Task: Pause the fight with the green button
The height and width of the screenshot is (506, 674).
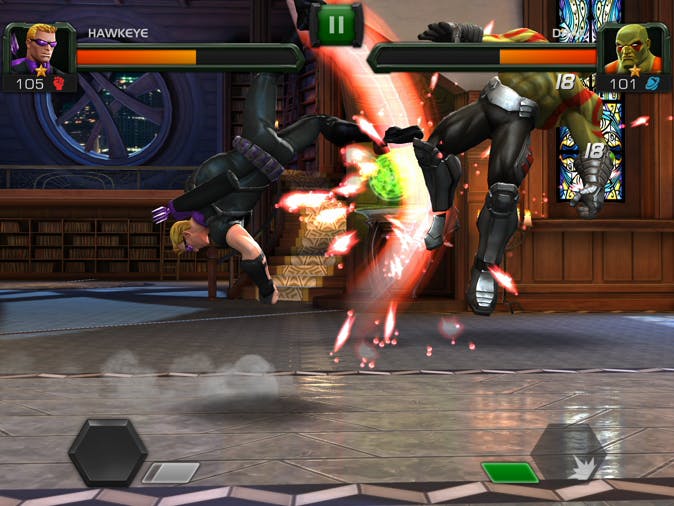Action: pos(336,24)
